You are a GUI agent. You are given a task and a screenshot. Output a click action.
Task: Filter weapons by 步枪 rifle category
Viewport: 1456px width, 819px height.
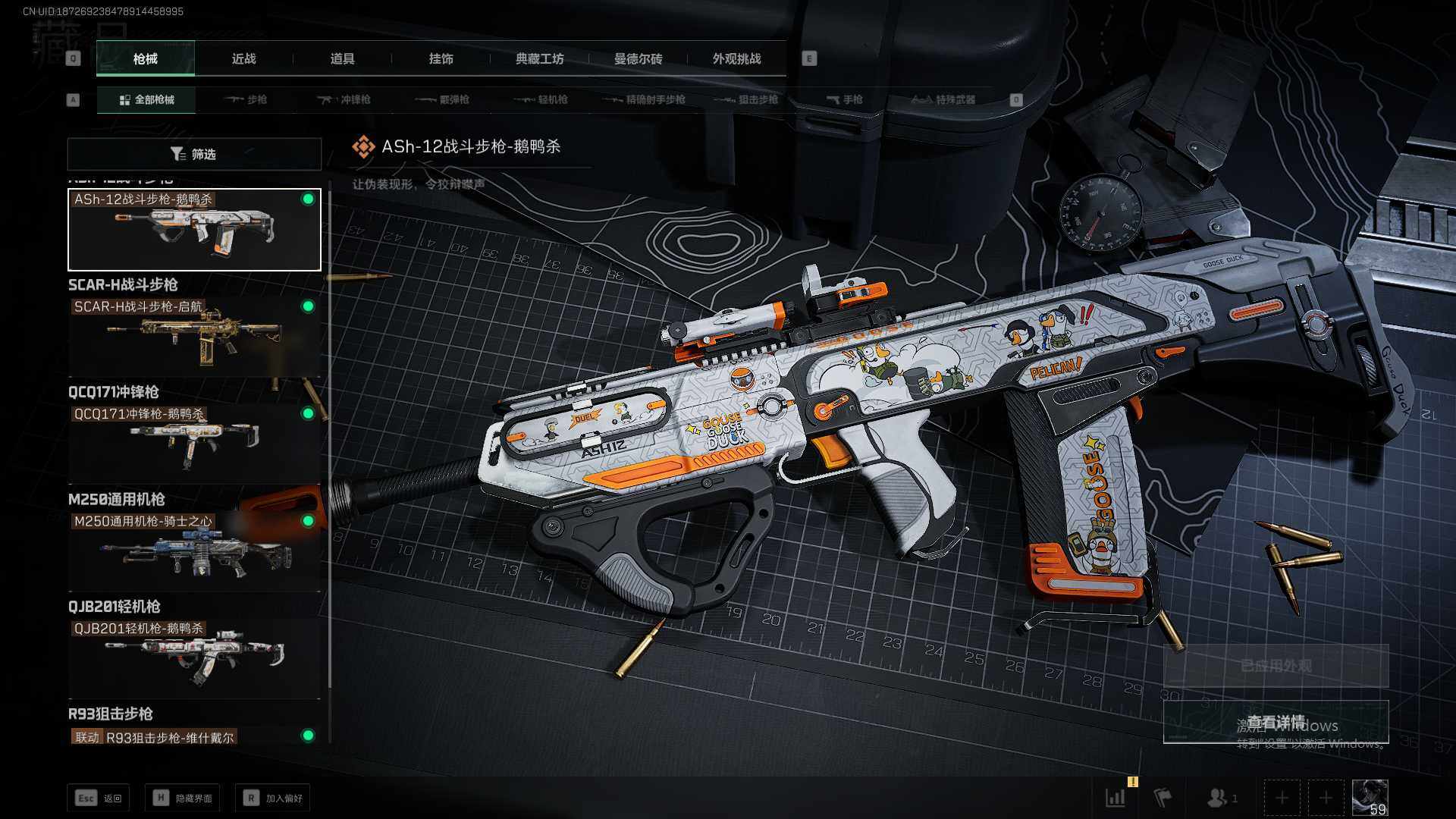pyautogui.click(x=246, y=99)
